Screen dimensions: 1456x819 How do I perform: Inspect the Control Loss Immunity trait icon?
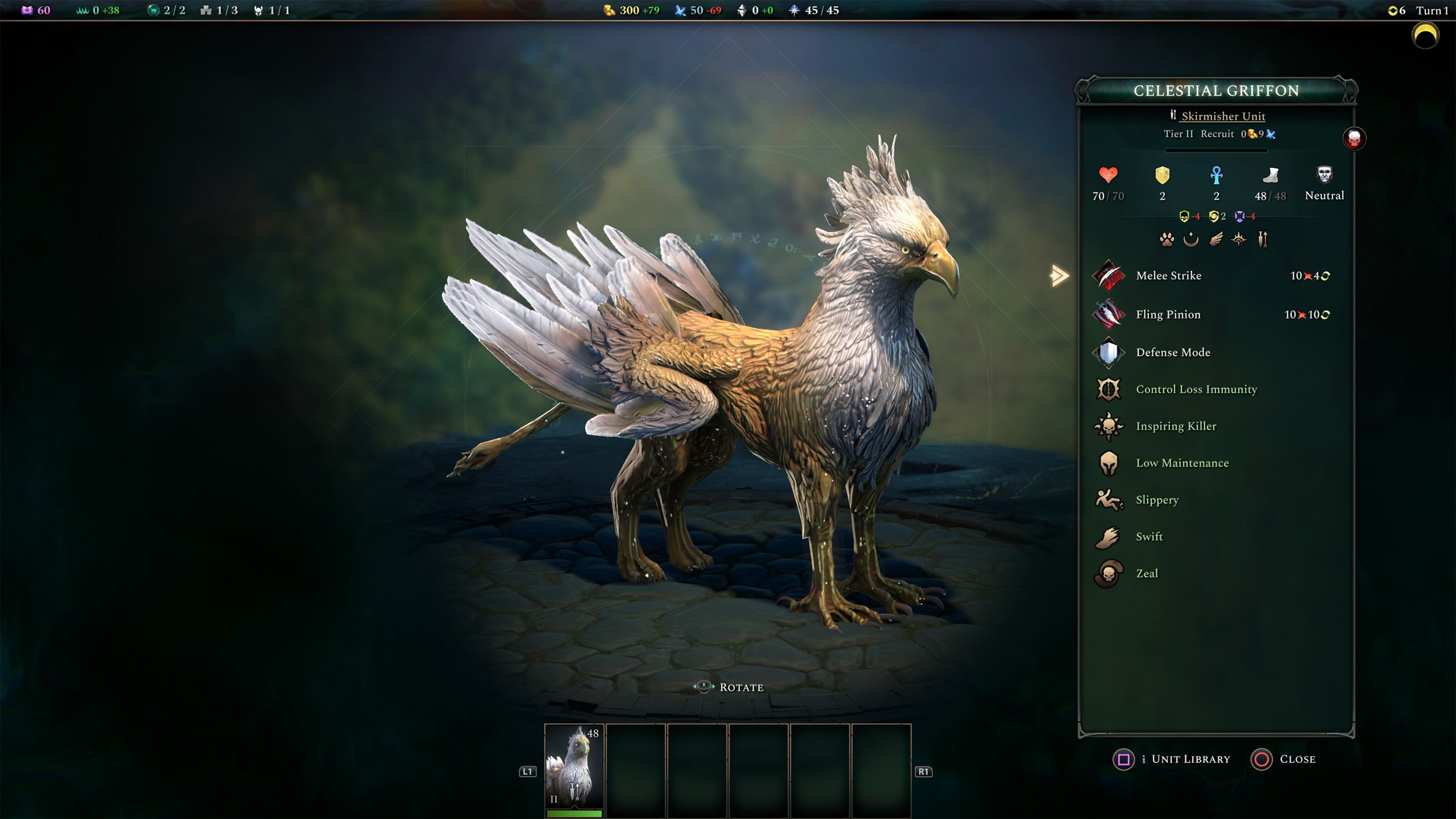click(1108, 389)
